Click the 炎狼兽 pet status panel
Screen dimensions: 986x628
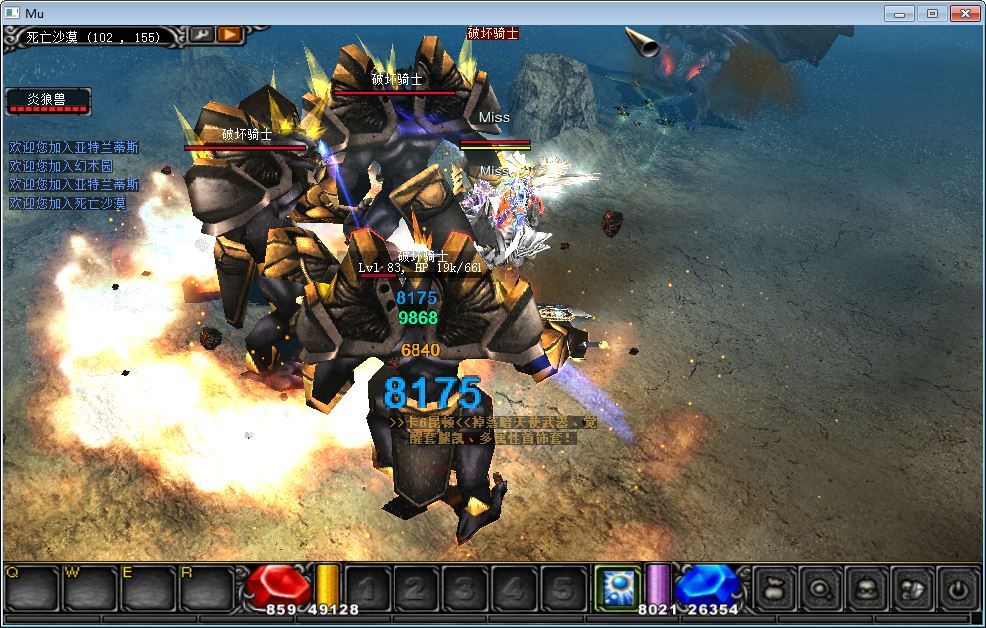click(48, 101)
